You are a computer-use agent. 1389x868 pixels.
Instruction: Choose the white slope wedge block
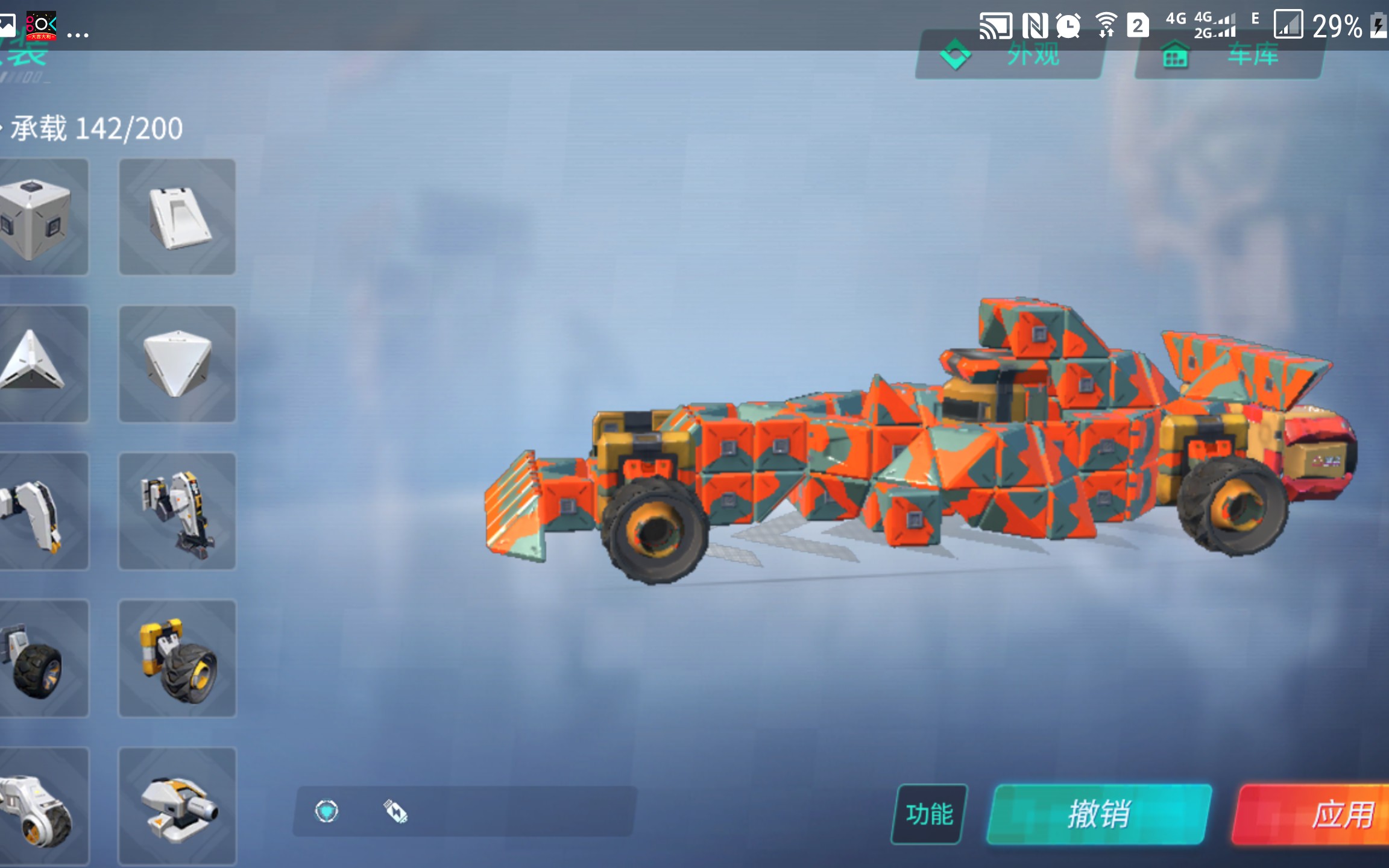pyautogui.click(x=177, y=217)
